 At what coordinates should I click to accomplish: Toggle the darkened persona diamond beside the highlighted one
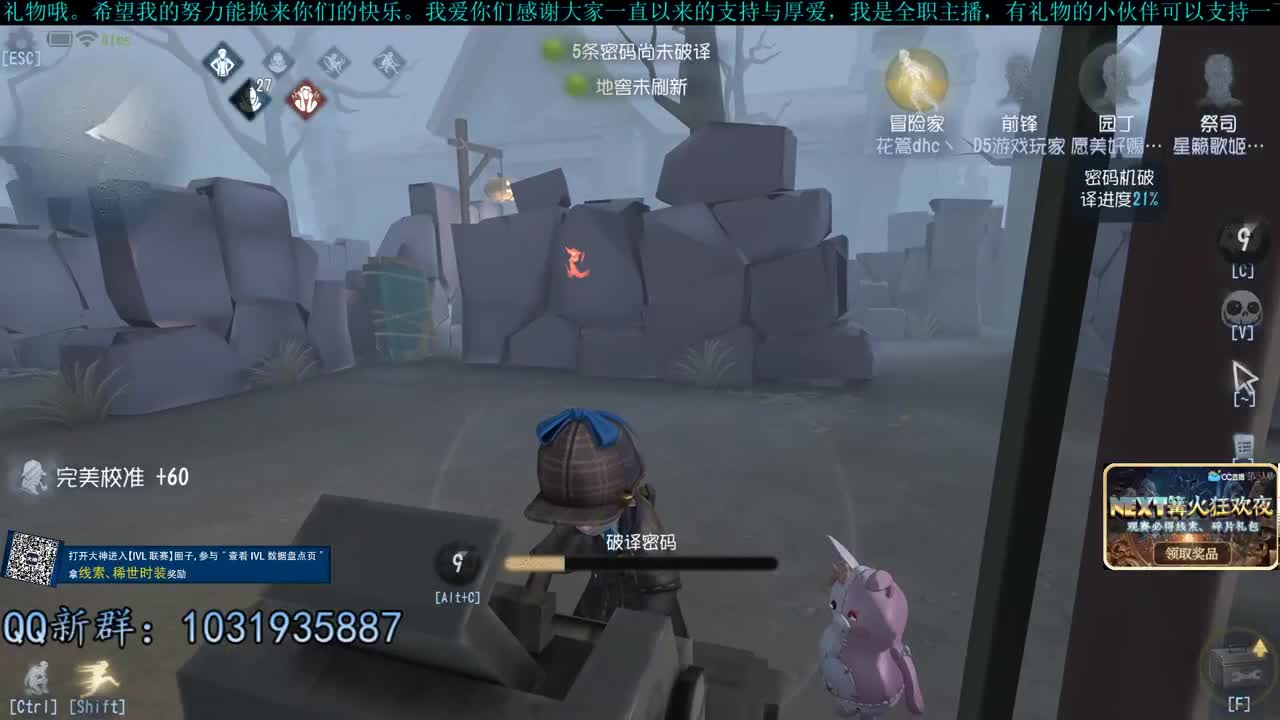tap(278, 62)
